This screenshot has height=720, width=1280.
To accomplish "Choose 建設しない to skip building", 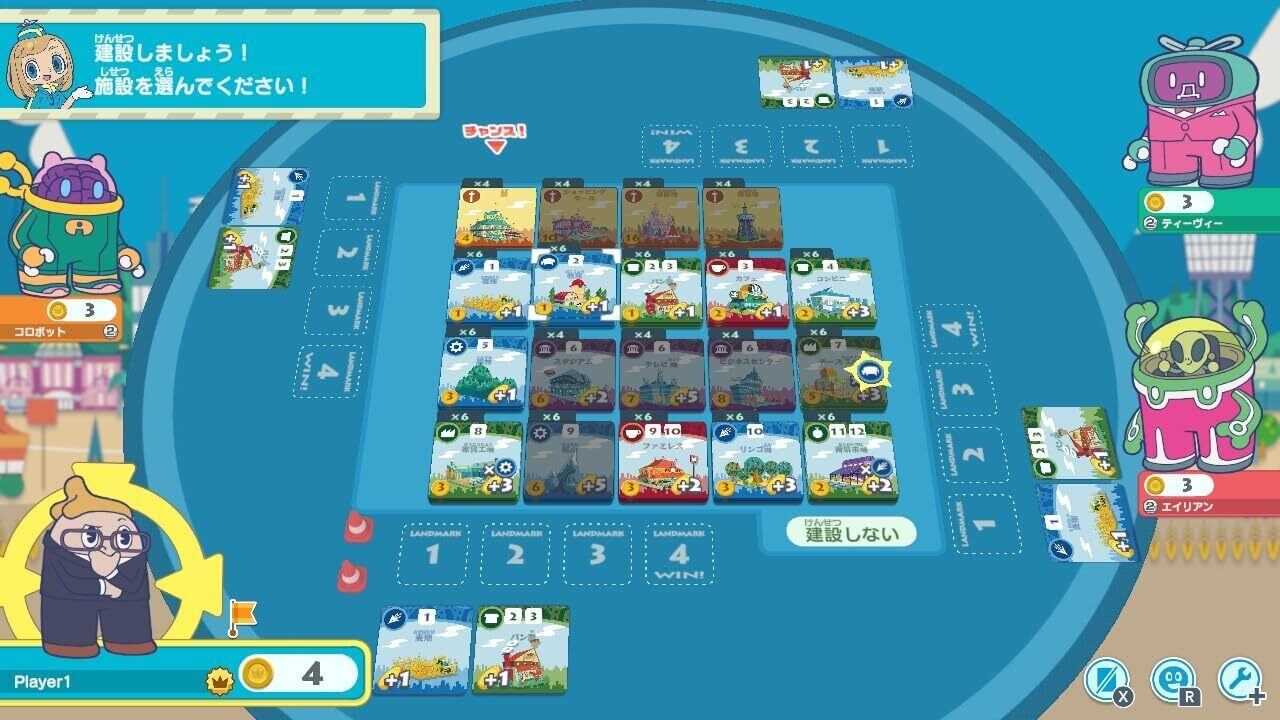I will [x=852, y=533].
